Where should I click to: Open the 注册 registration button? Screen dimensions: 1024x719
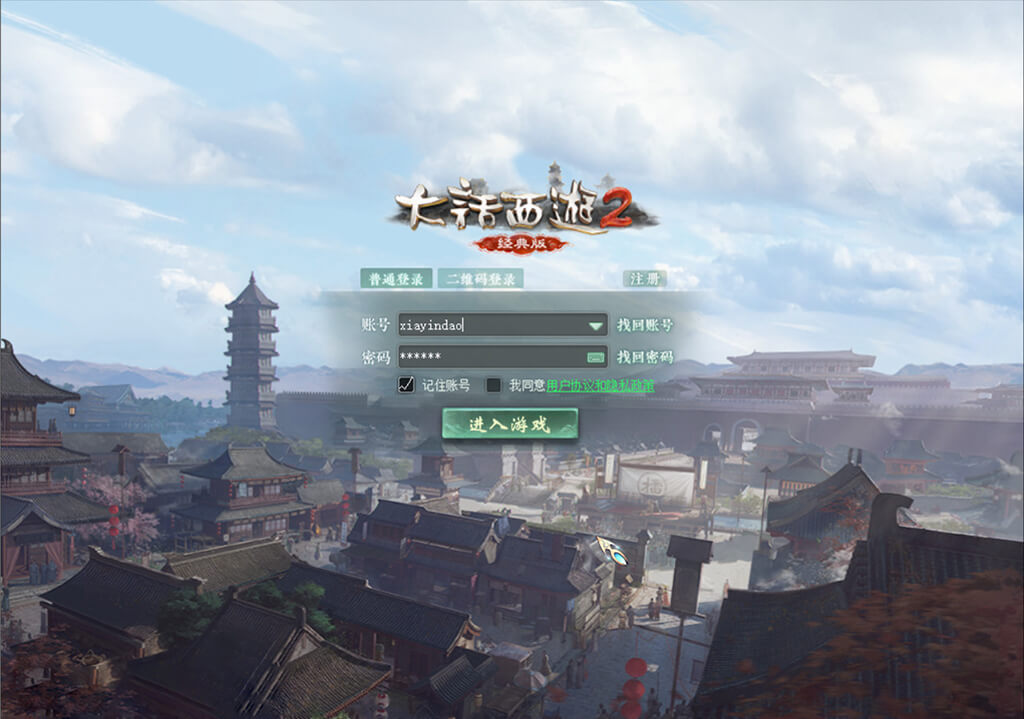click(644, 279)
